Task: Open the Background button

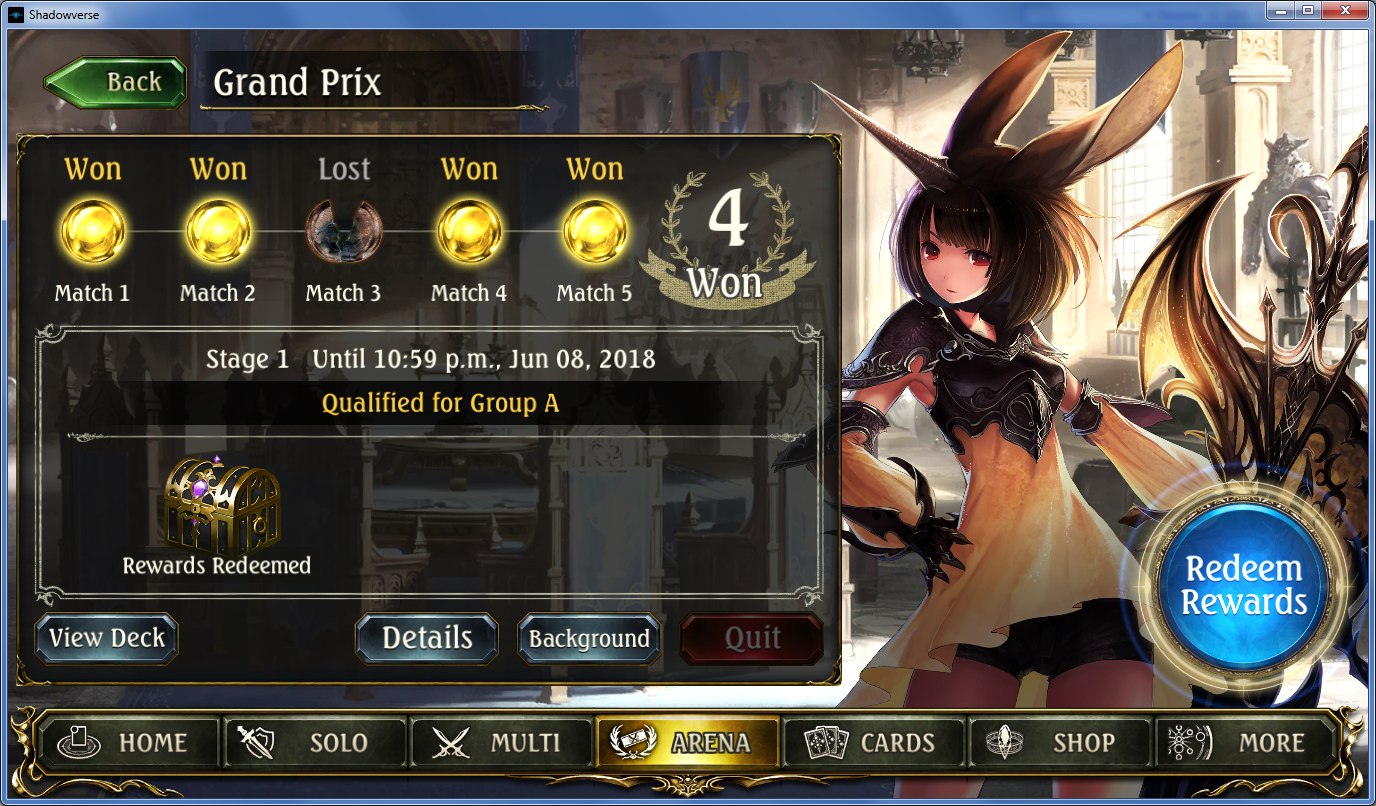Action: pos(589,638)
